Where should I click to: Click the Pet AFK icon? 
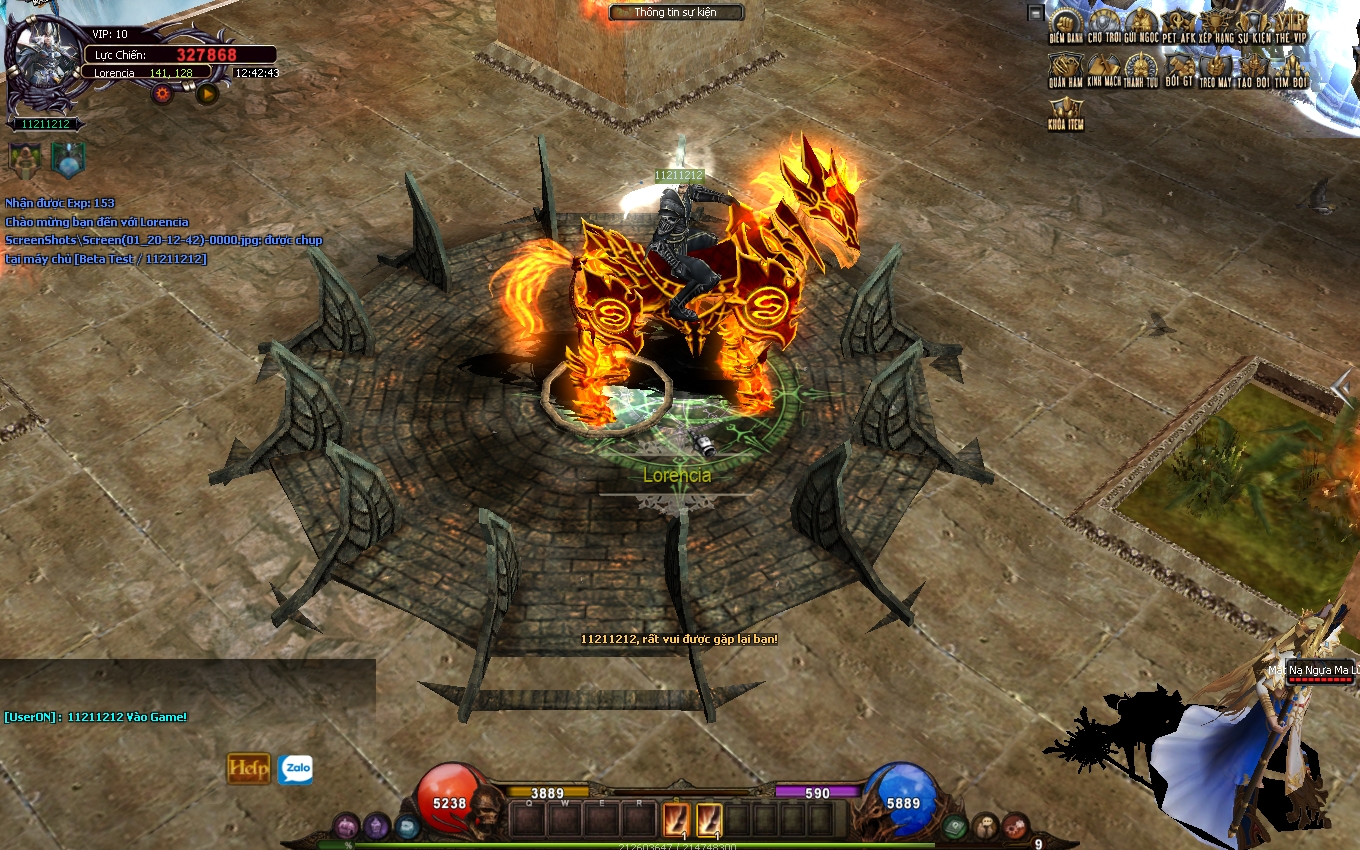click(1179, 23)
